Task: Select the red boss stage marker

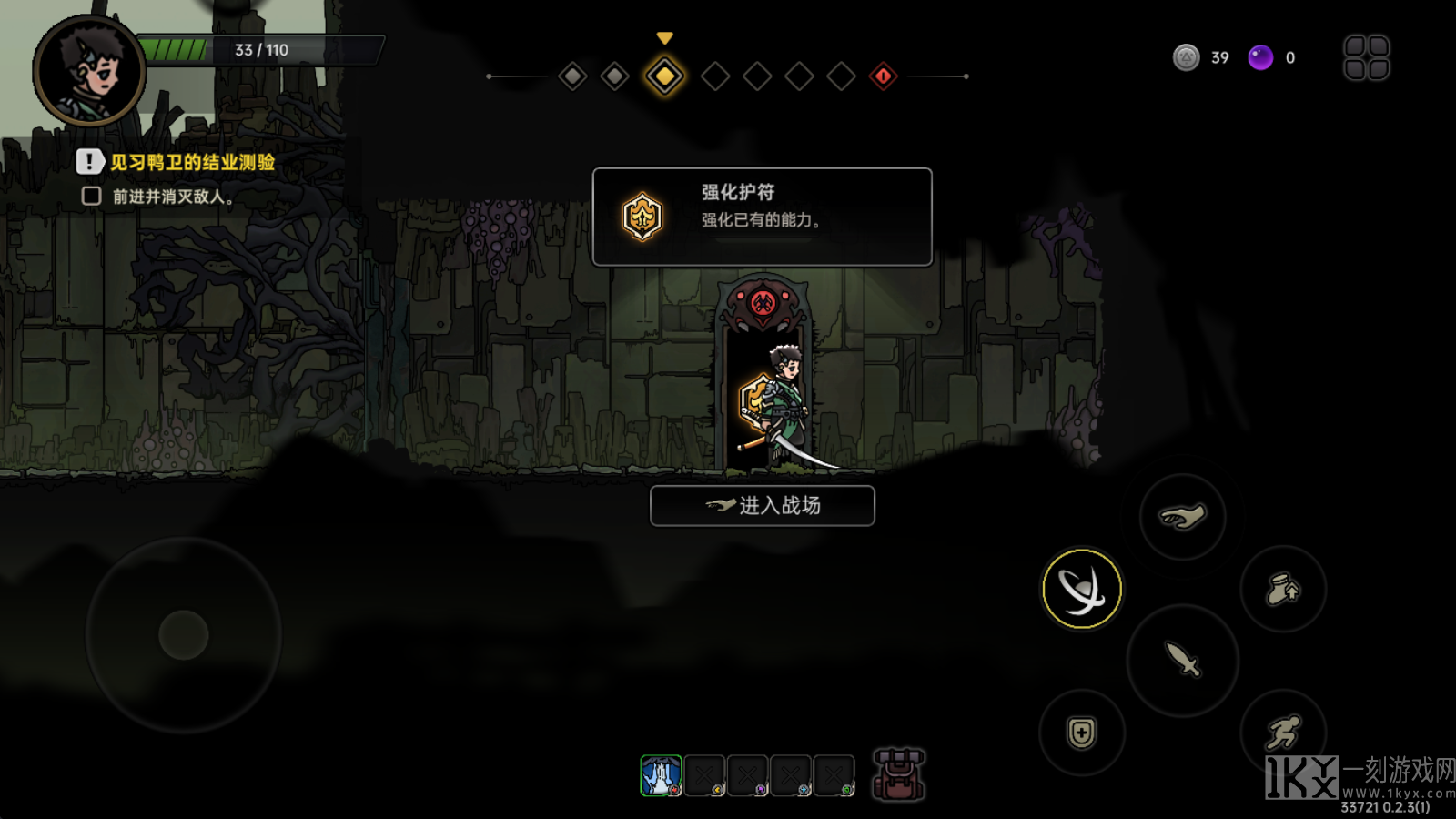Action: [x=883, y=76]
